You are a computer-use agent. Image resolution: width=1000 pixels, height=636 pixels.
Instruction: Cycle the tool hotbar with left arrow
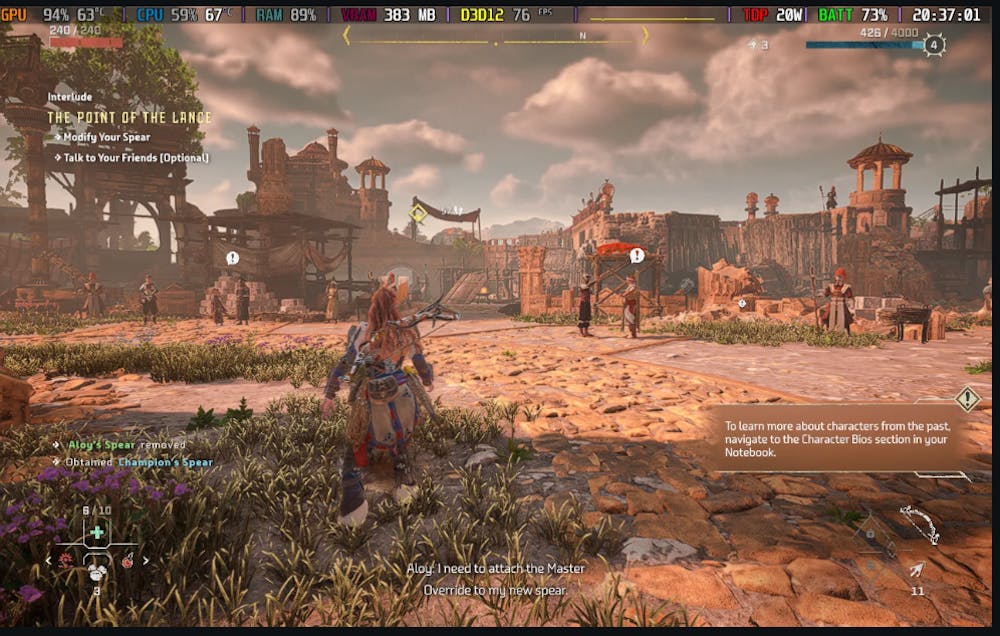tap(49, 560)
